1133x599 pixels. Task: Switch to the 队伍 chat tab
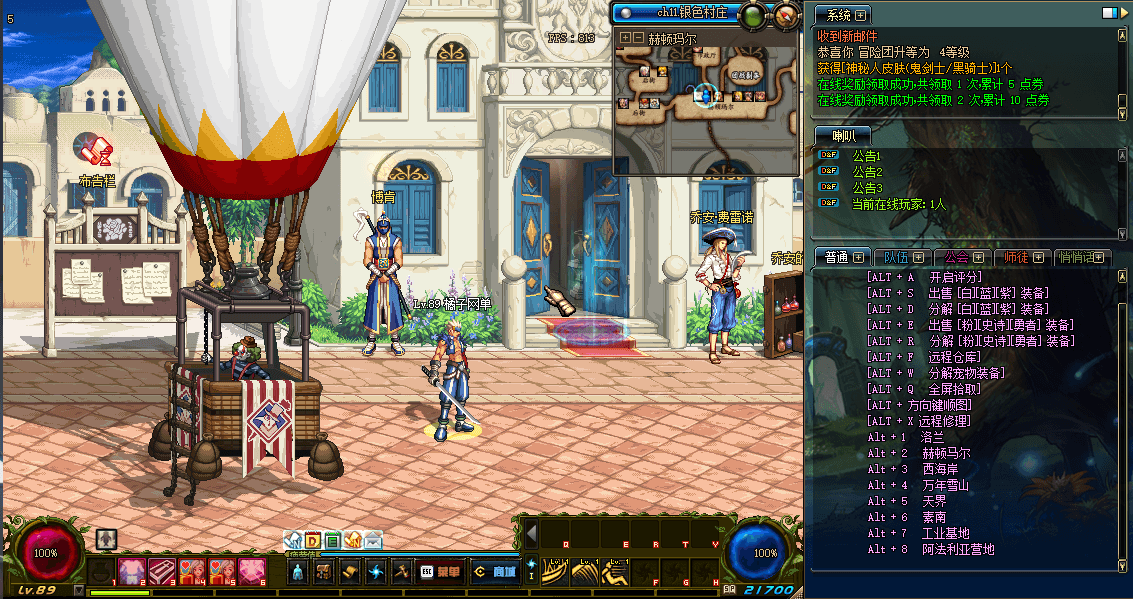tap(901, 257)
